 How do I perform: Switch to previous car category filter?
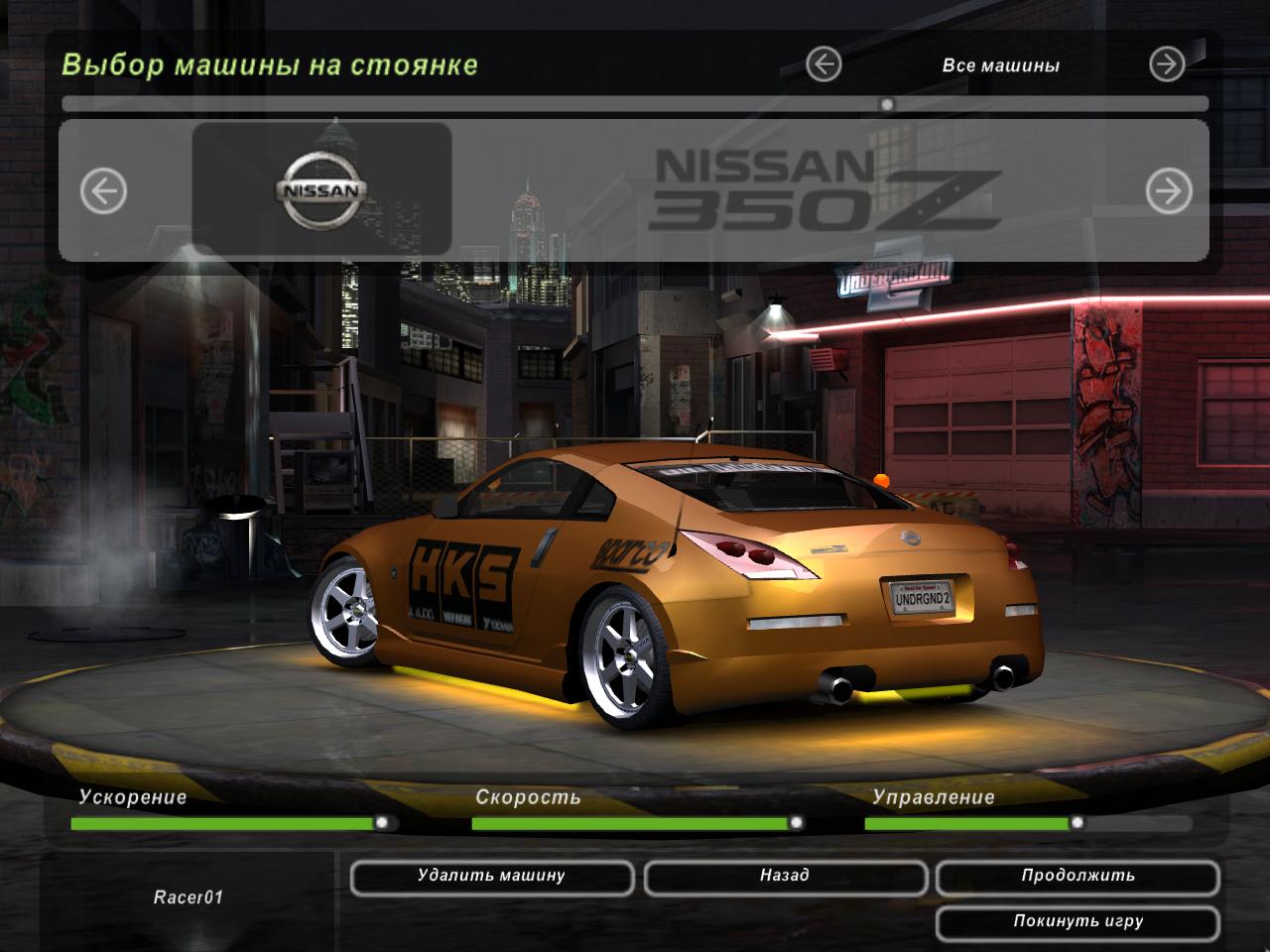tap(824, 64)
